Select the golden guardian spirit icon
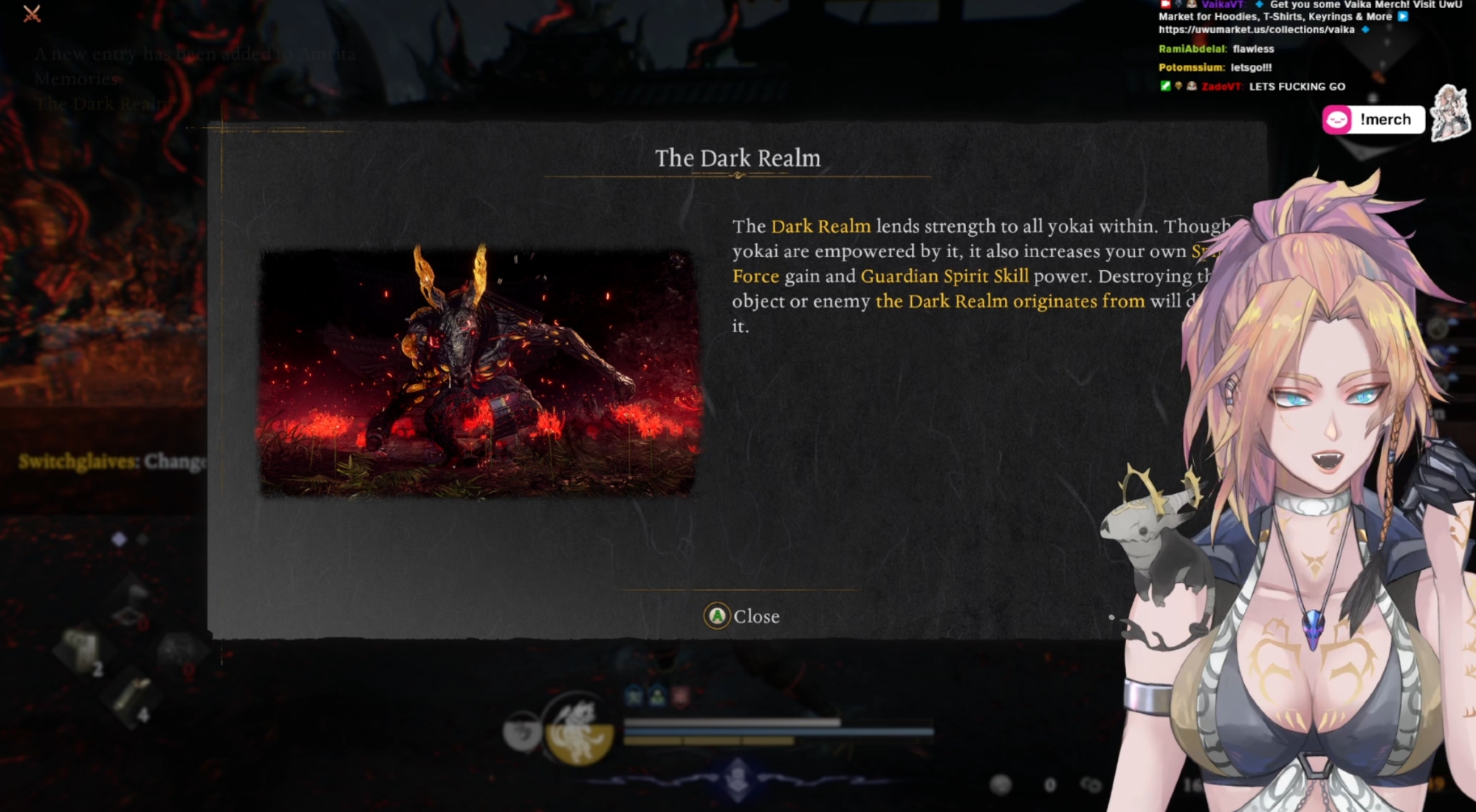The image size is (1476, 812). 579,732
